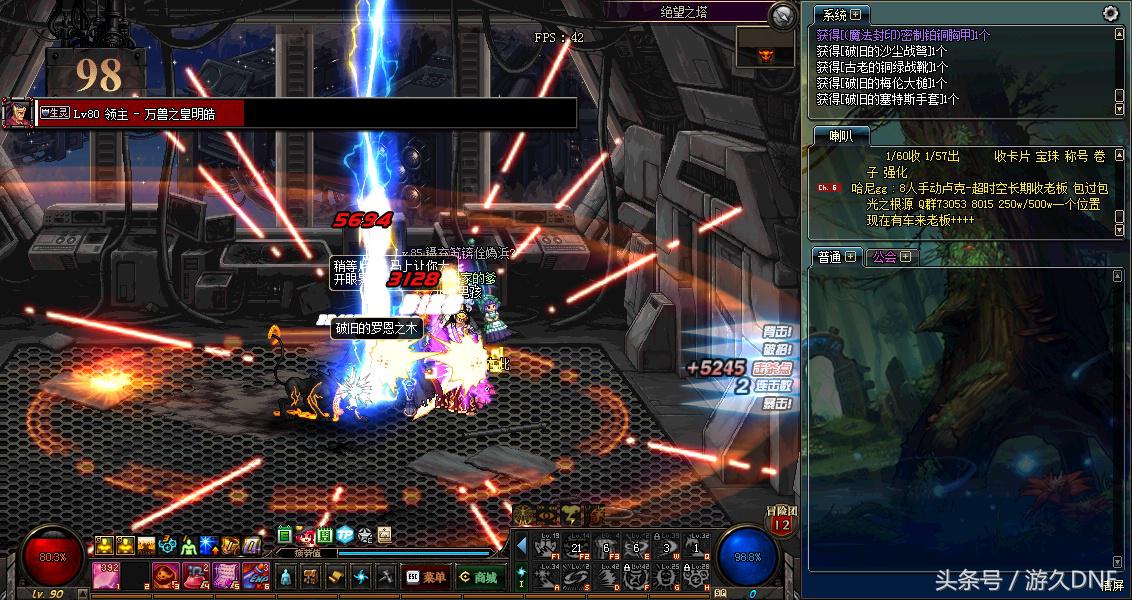The width and height of the screenshot is (1132, 600).
Task: Open the 菜单 (ESC menu) button
Action: pyautogui.click(x=425, y=577)
